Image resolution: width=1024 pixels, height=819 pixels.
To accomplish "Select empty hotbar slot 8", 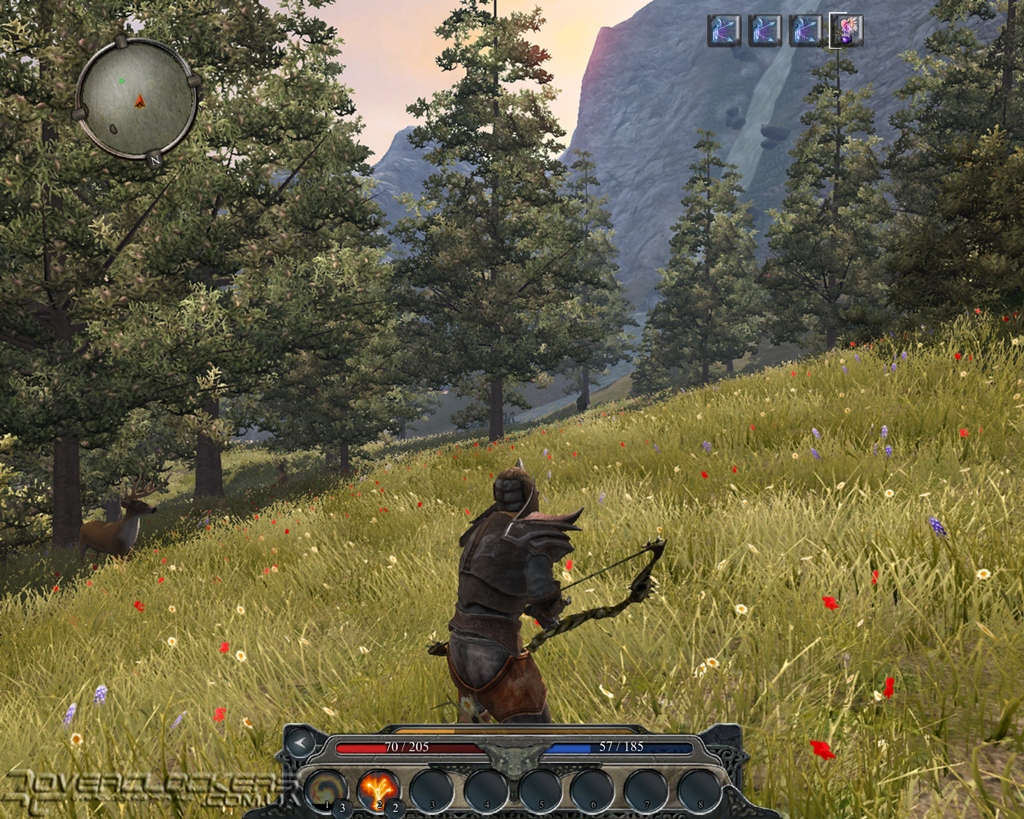I will 700,790.
